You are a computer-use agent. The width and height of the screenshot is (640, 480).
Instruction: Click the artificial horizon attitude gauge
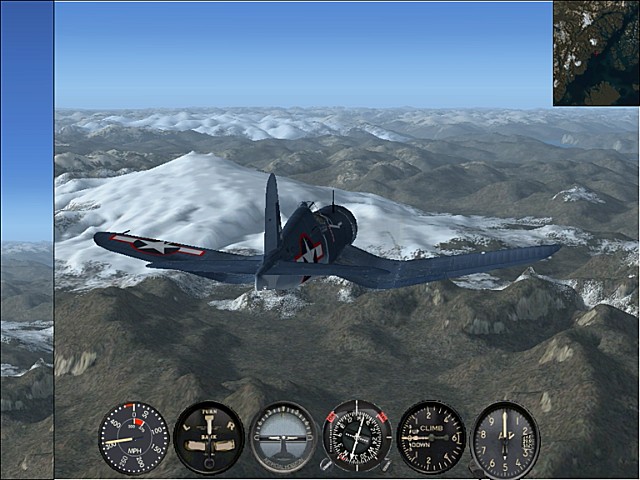tap(283, 437)
